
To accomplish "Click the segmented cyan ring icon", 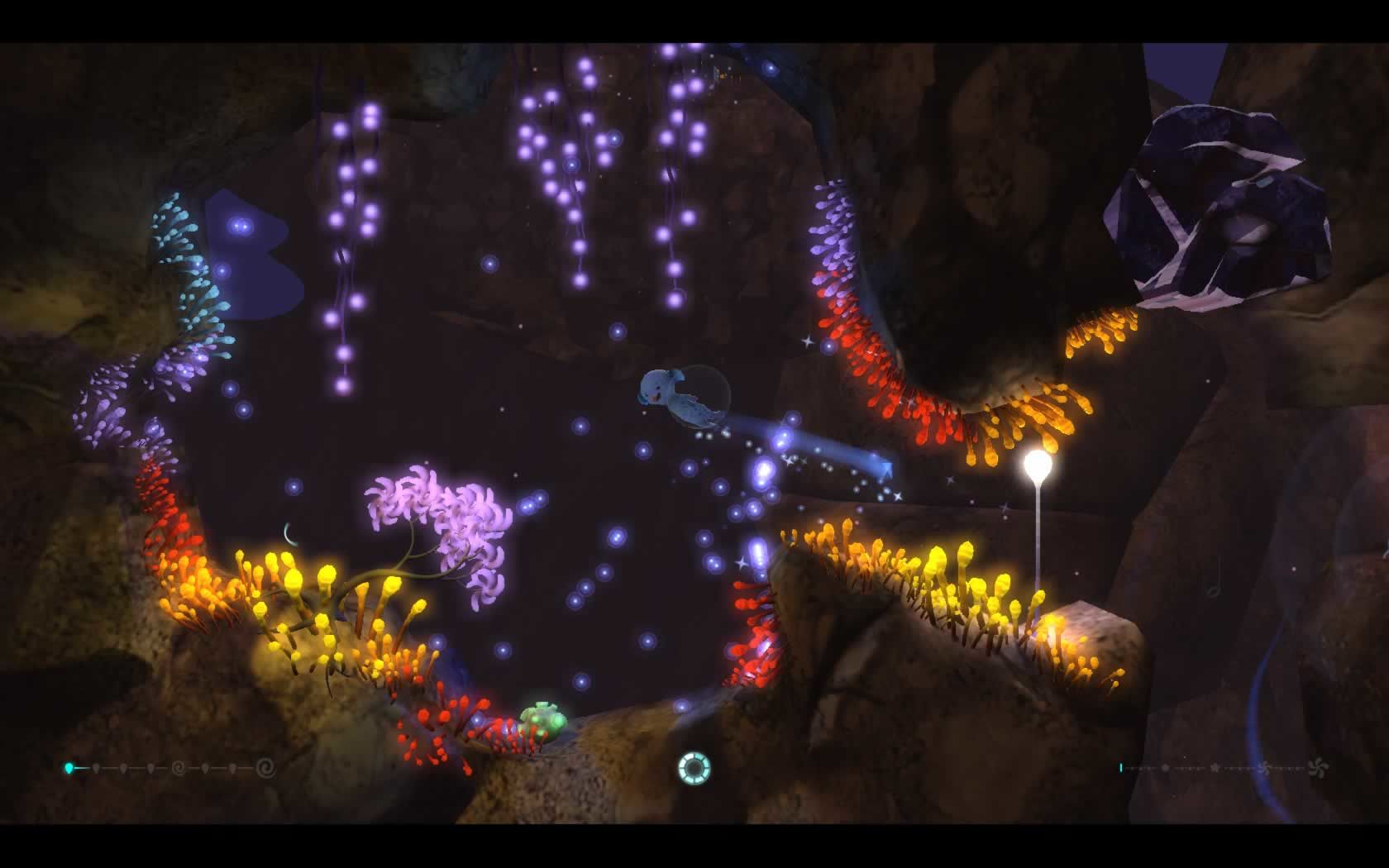I will 693,768.
